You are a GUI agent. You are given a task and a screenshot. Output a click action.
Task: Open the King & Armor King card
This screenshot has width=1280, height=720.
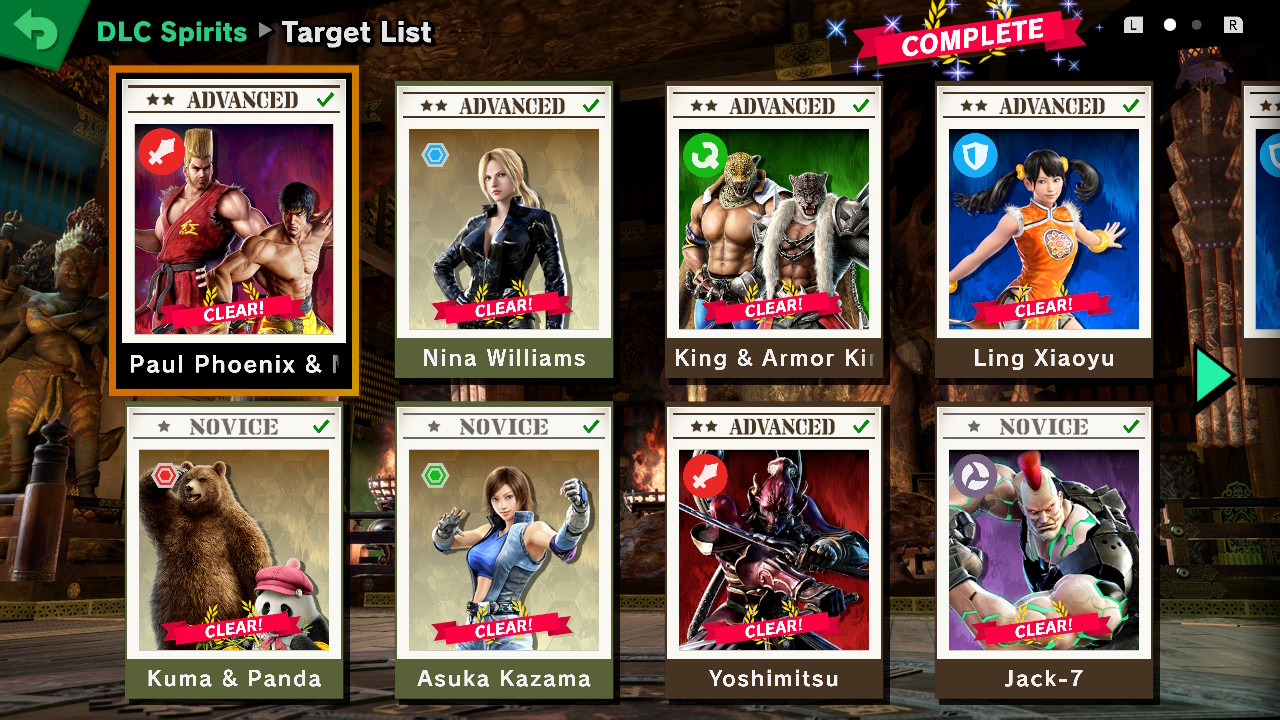click(x=774, y=230)
